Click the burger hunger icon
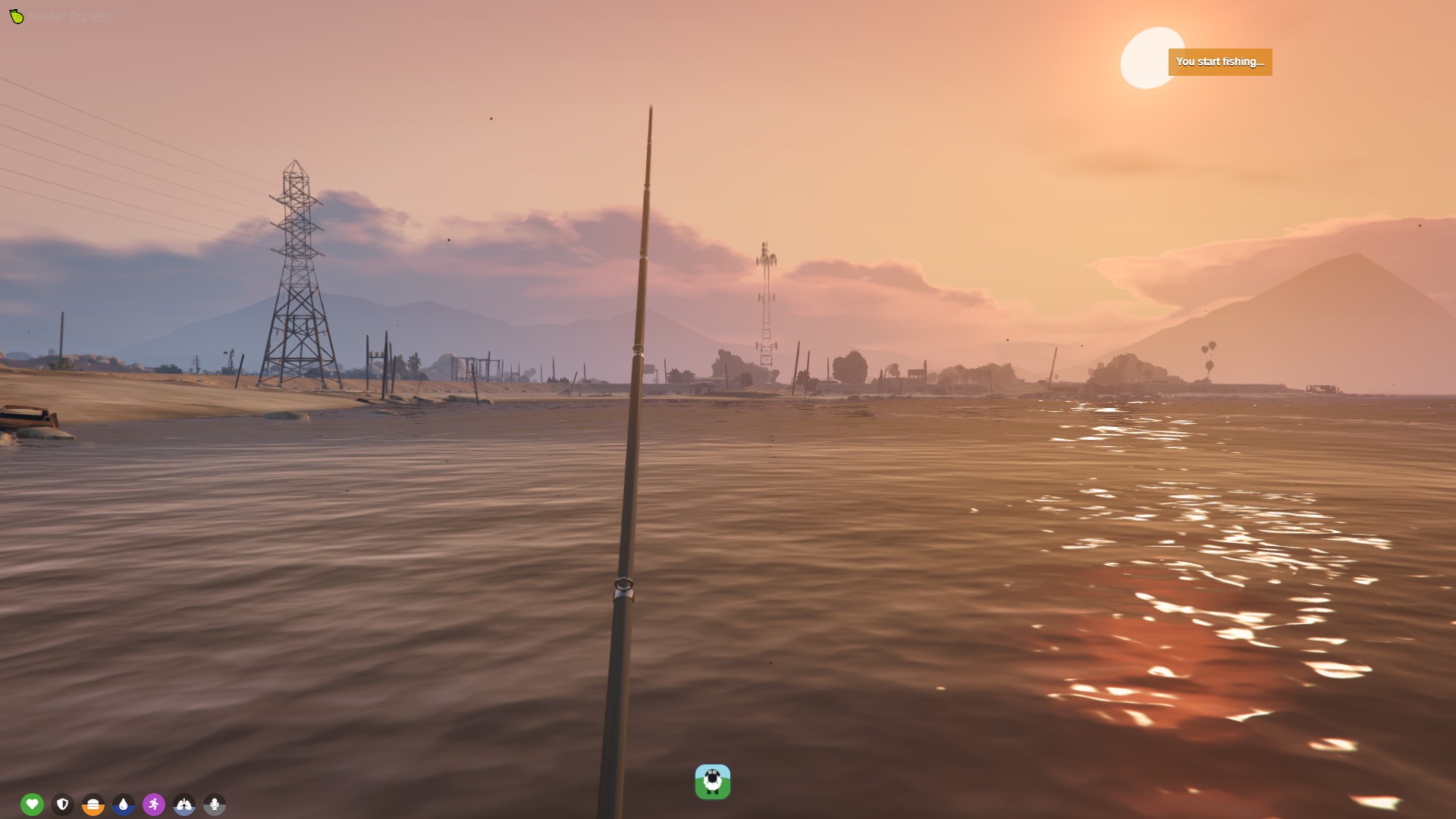The width and height of the screenshot is (1456, 819). [x=93, y=804]
